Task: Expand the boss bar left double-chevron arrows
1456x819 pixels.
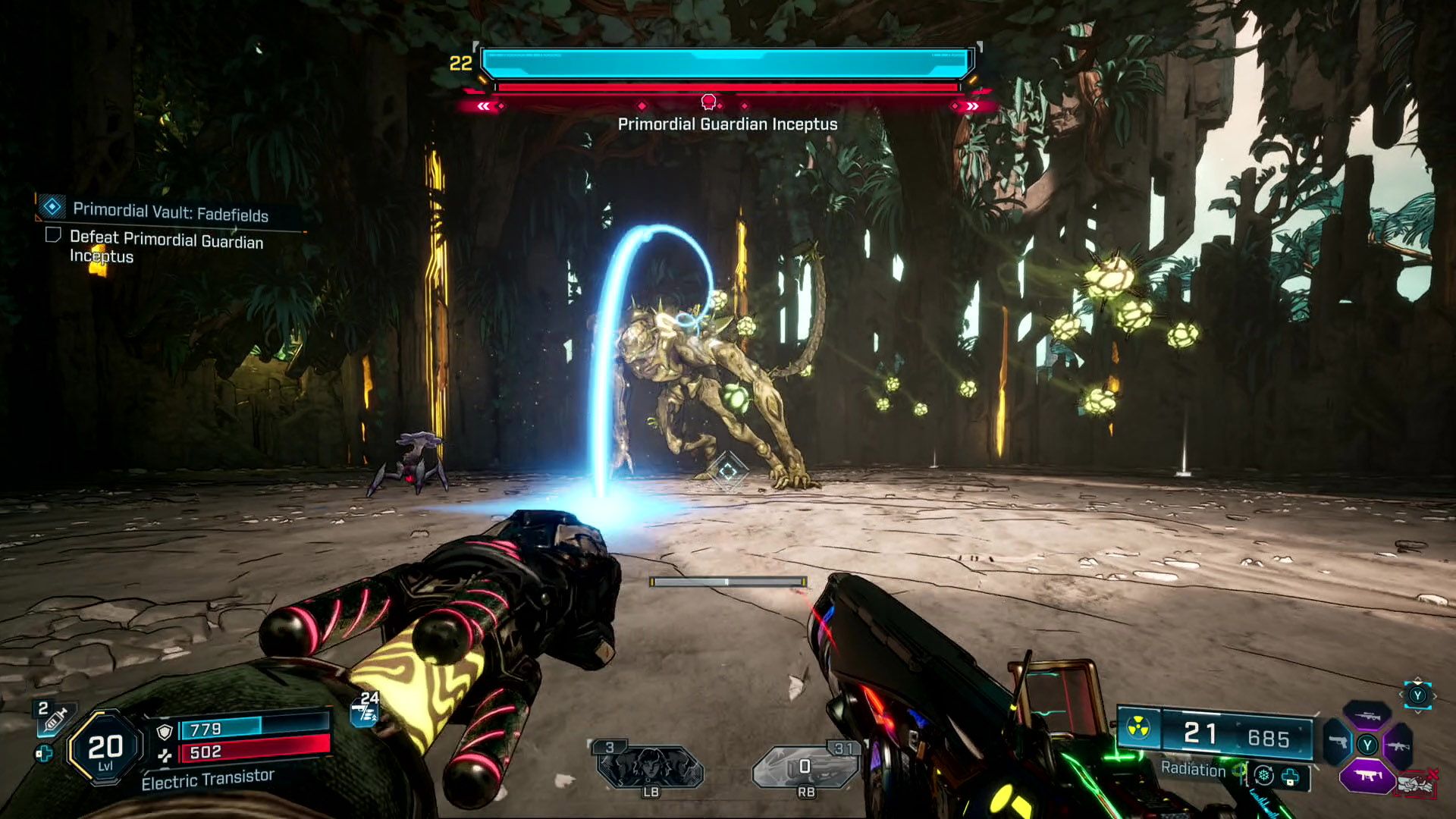Action: [x=483, y=106]
